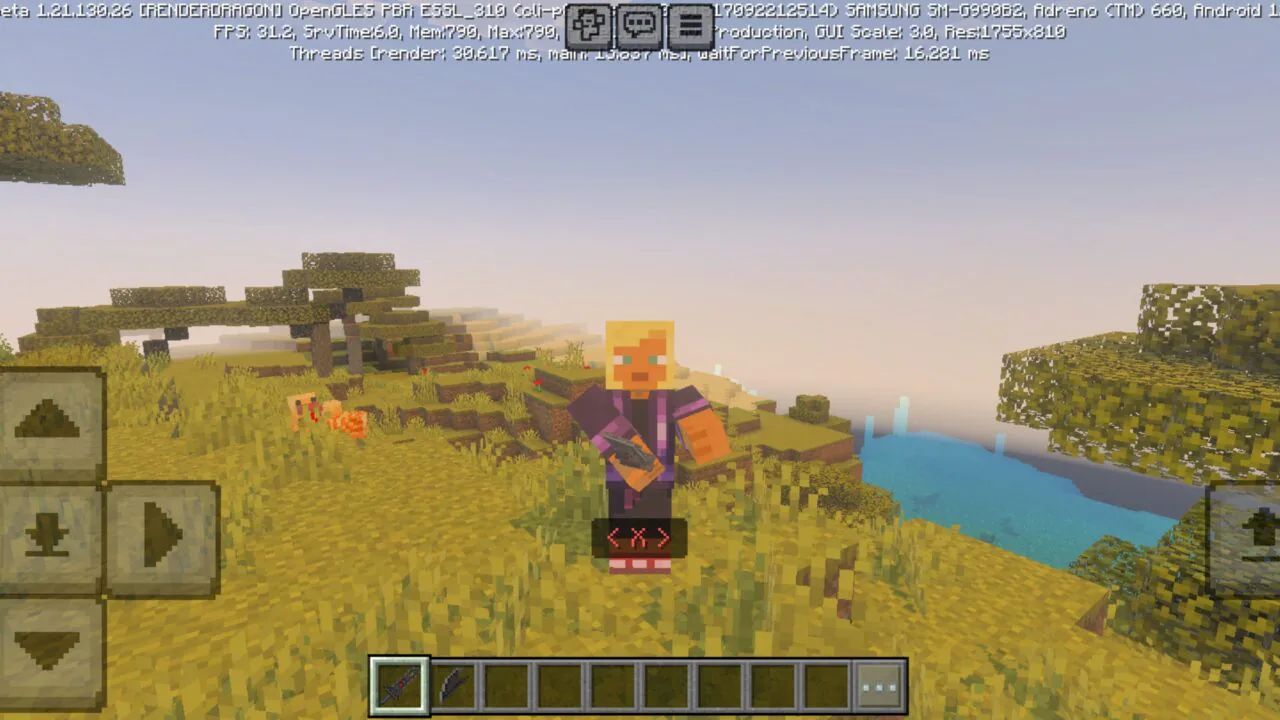Image resolution: width=1280 pixels, height=720 pixels.
Task: Select the scythe in the second hotbar slot
Action: (452, 686)
